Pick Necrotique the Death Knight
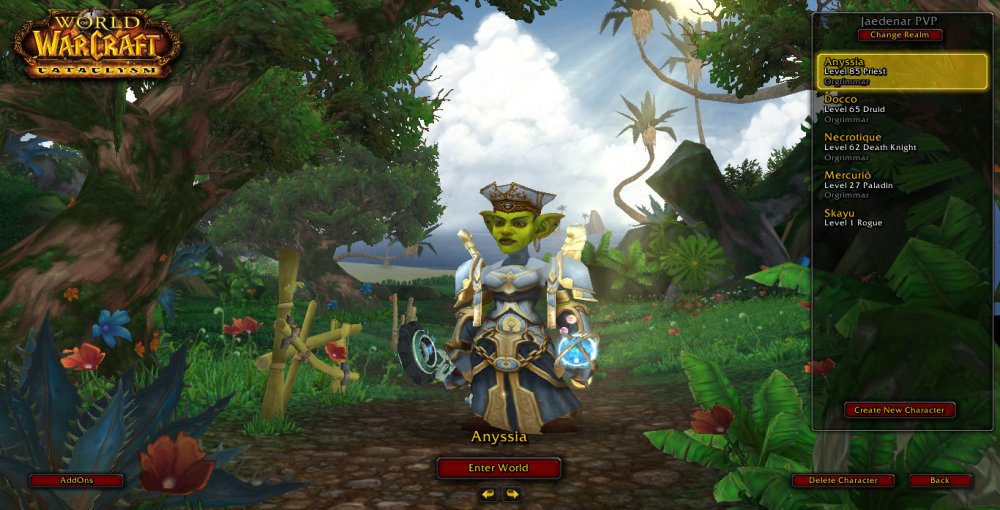Viewport: 1000px width, 510px height. (901, 146)
